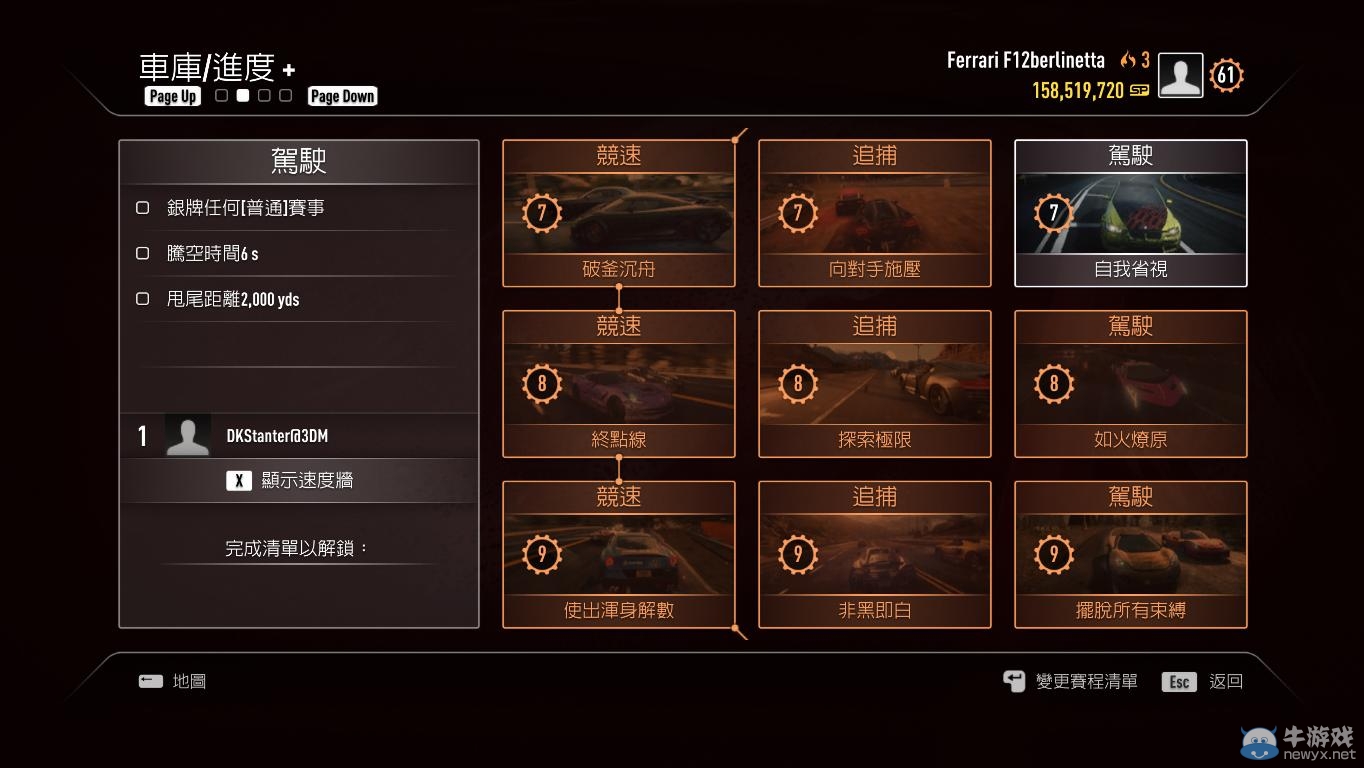This screenshot has height=768, width=1364.
Task: Open the highlighted 駕駛 自我省視 tile
Action: (x=1130, y=213)
